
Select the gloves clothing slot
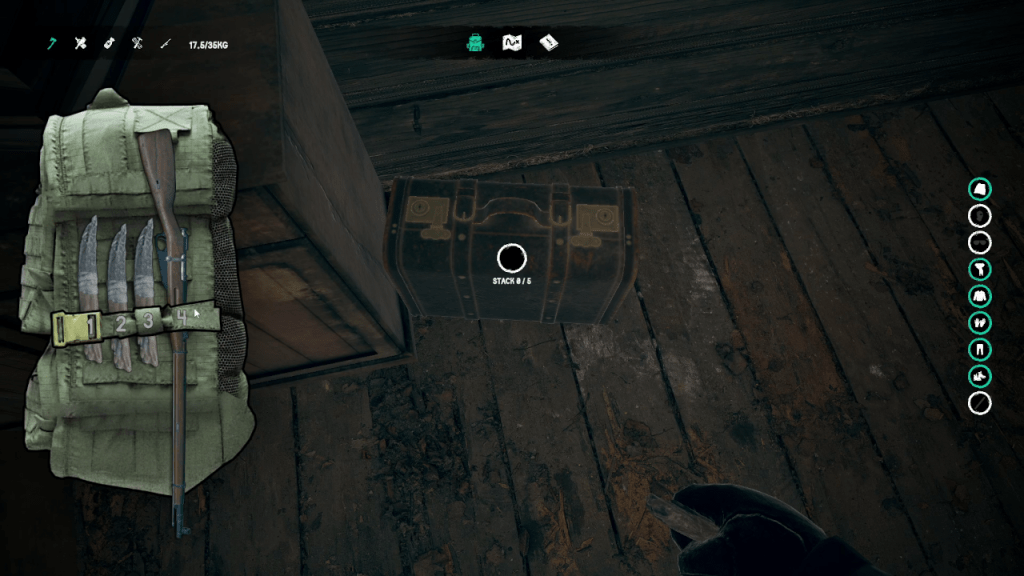980,323
